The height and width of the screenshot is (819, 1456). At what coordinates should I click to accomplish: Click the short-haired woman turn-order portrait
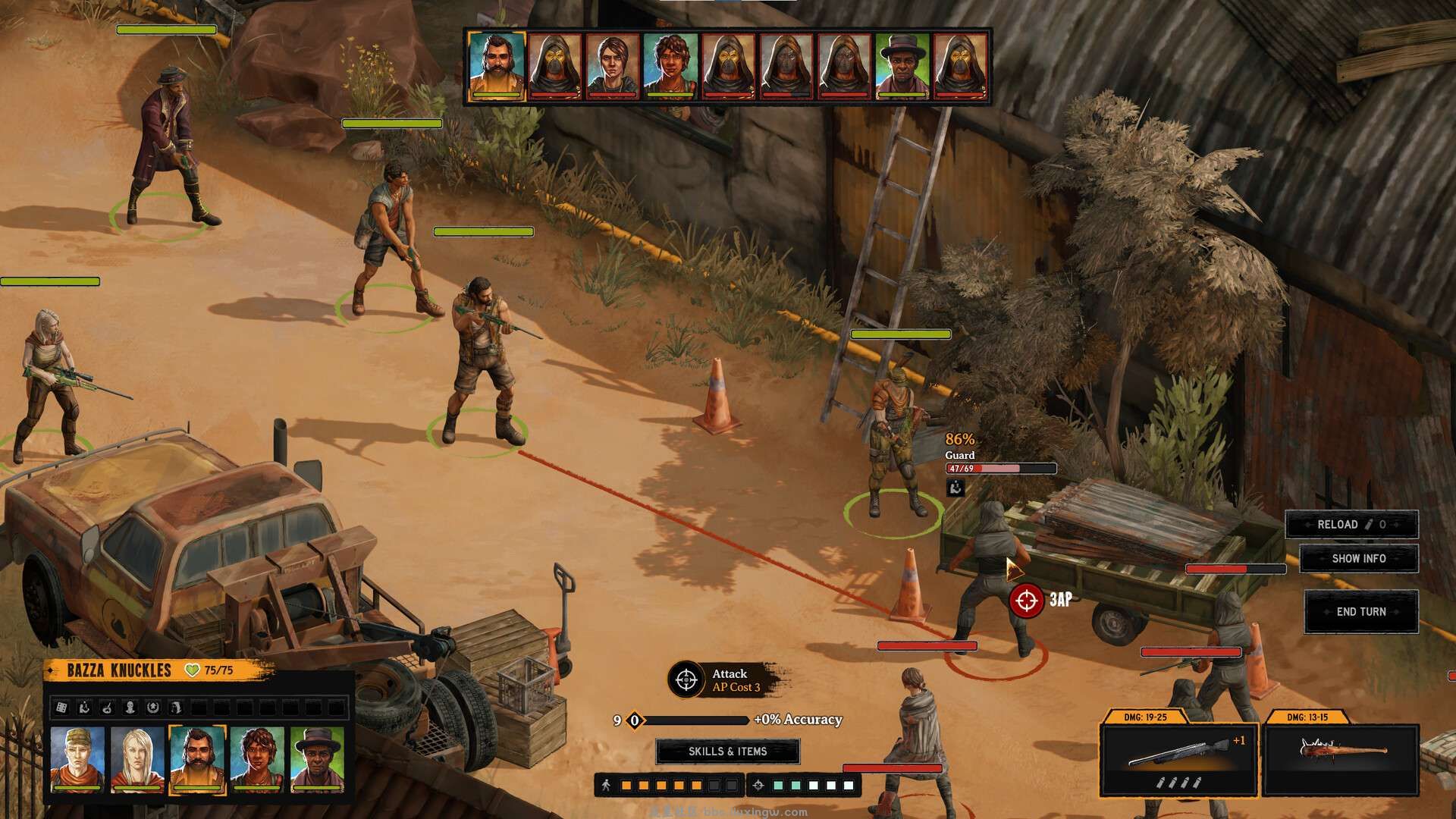613,66
